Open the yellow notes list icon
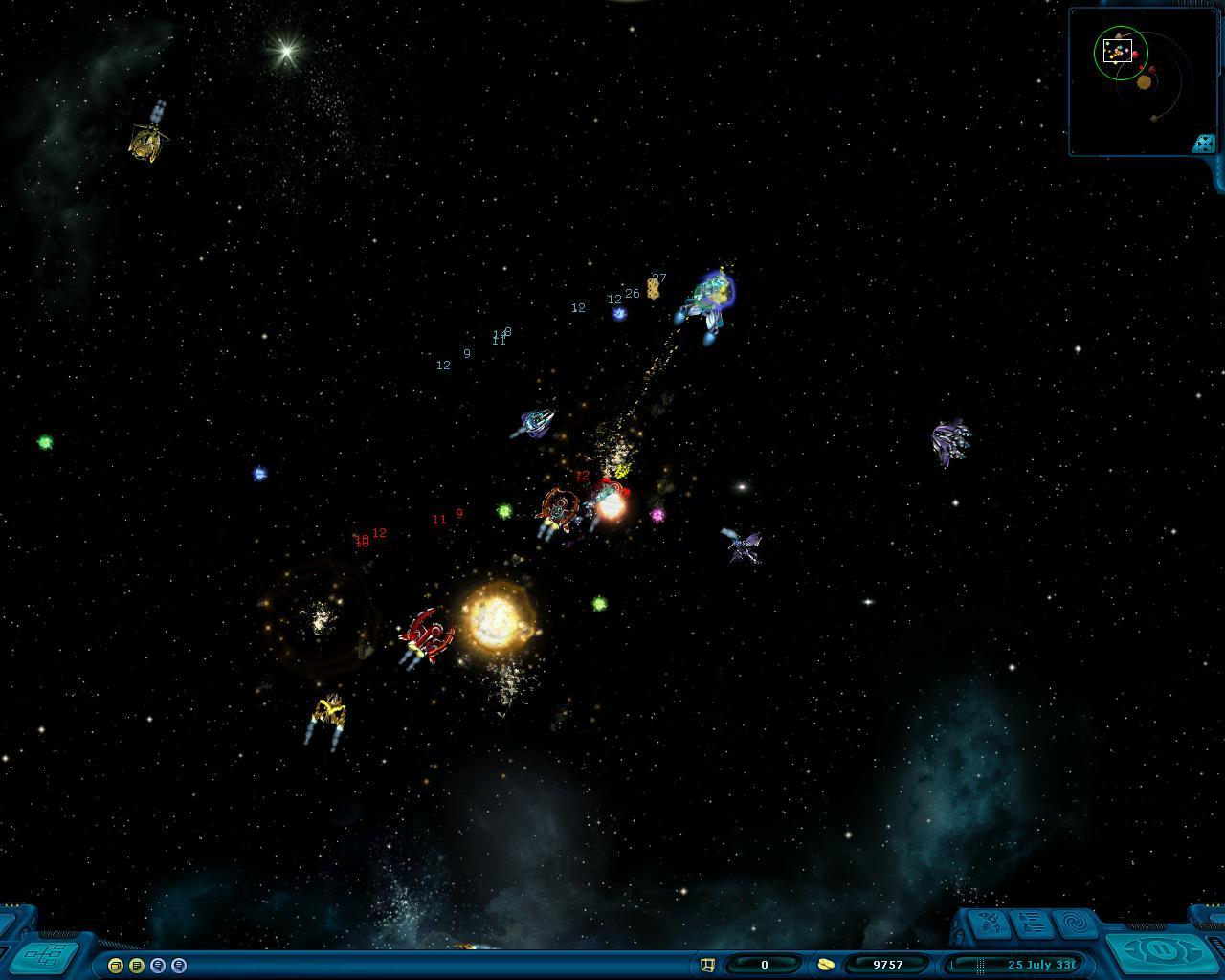The height and width of the screenshot is (980, 1225). (137, 966)
